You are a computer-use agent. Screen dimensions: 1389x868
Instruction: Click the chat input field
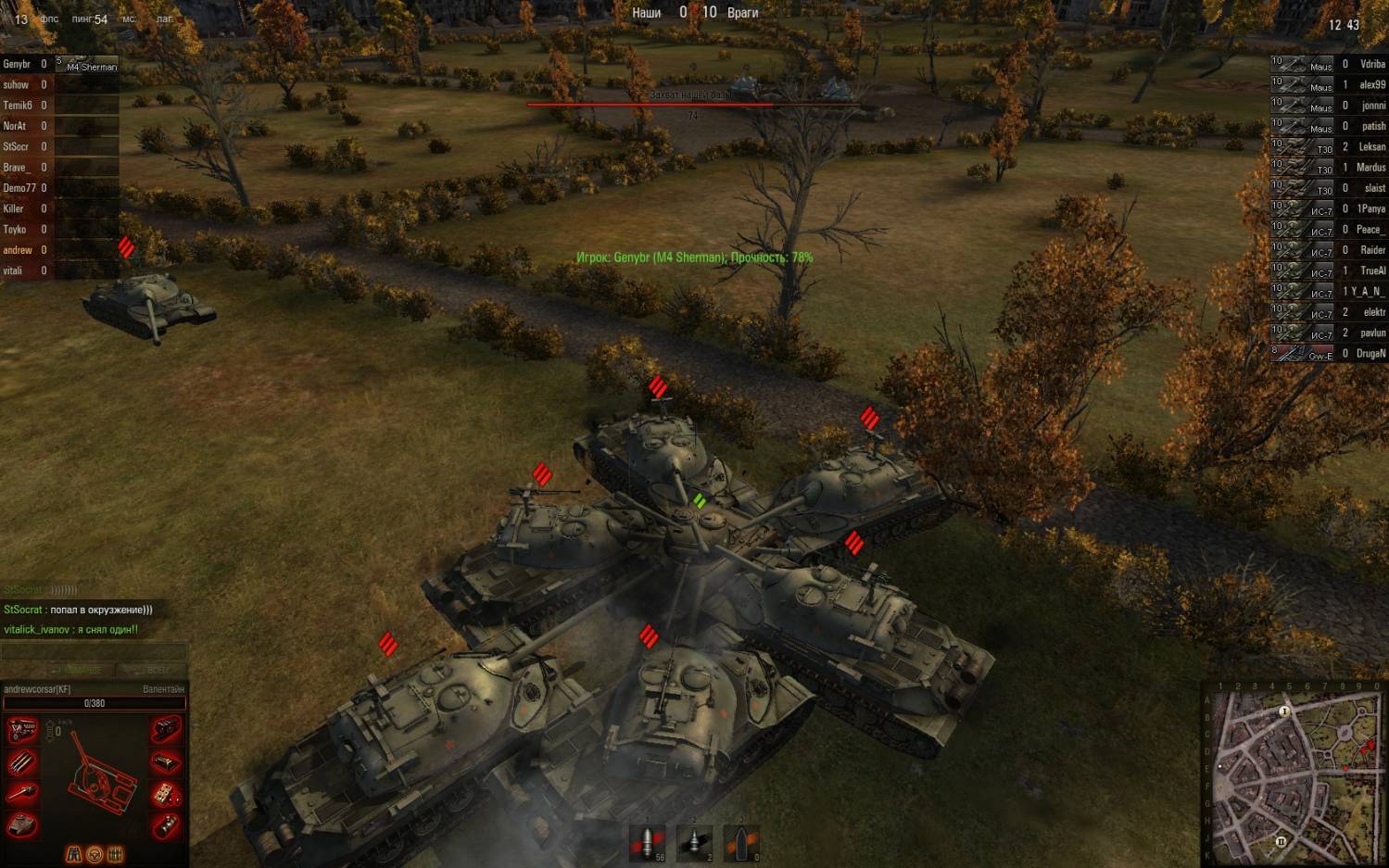pos(93,652)
